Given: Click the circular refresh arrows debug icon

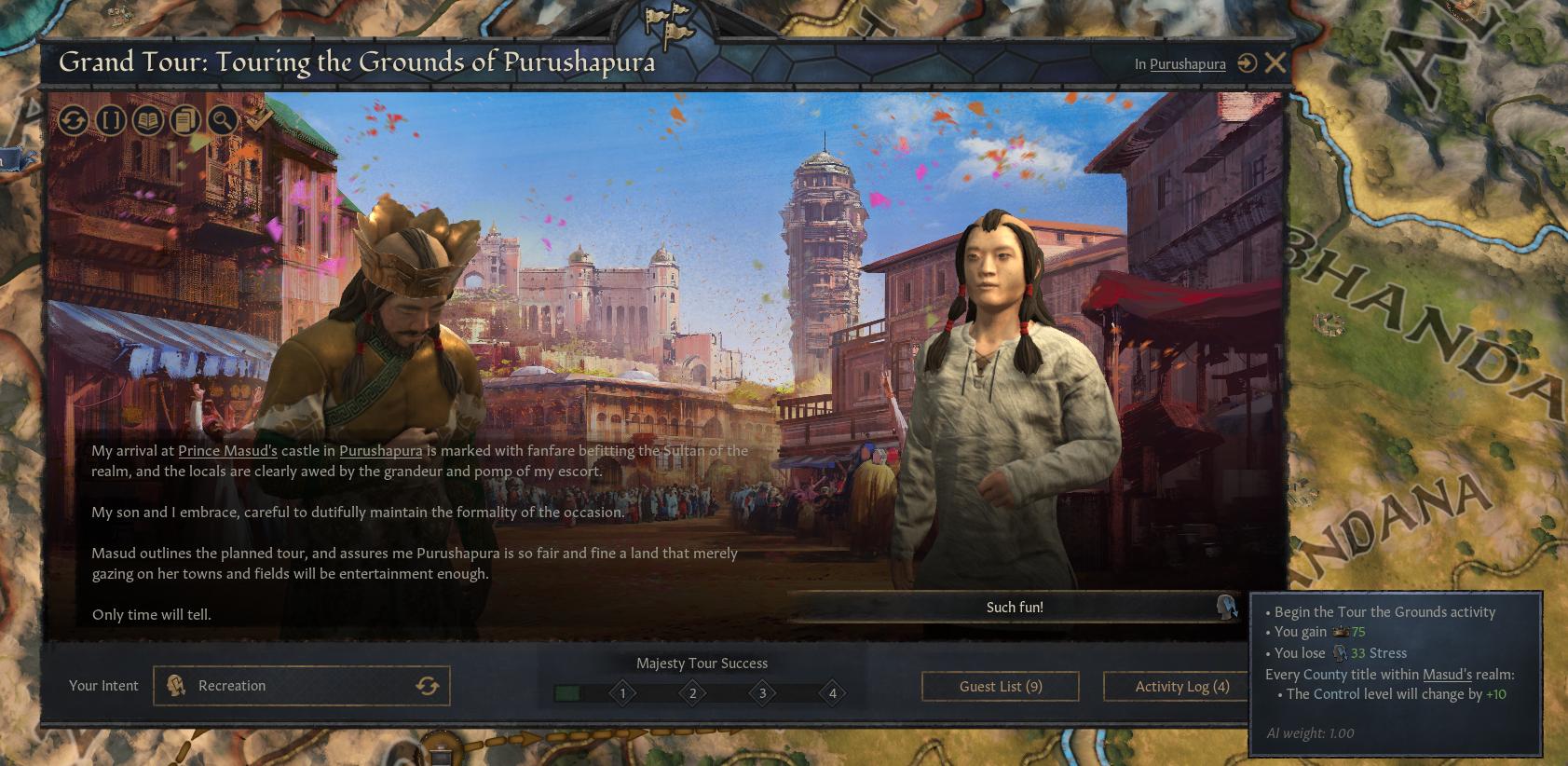Looking at the screenshot, I should [x=74, y=120].
